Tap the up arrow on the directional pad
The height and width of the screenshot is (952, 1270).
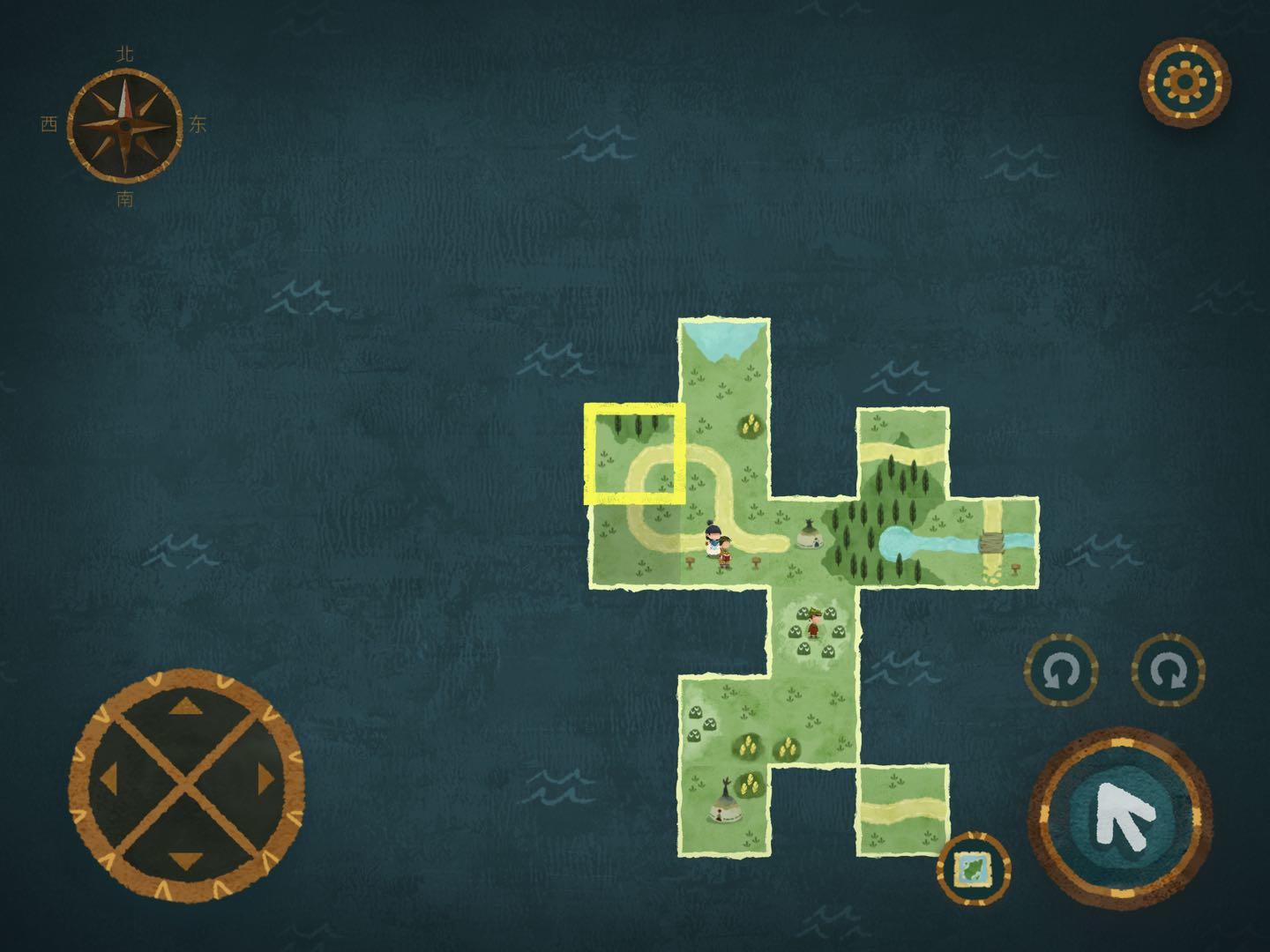coord(185,705)
